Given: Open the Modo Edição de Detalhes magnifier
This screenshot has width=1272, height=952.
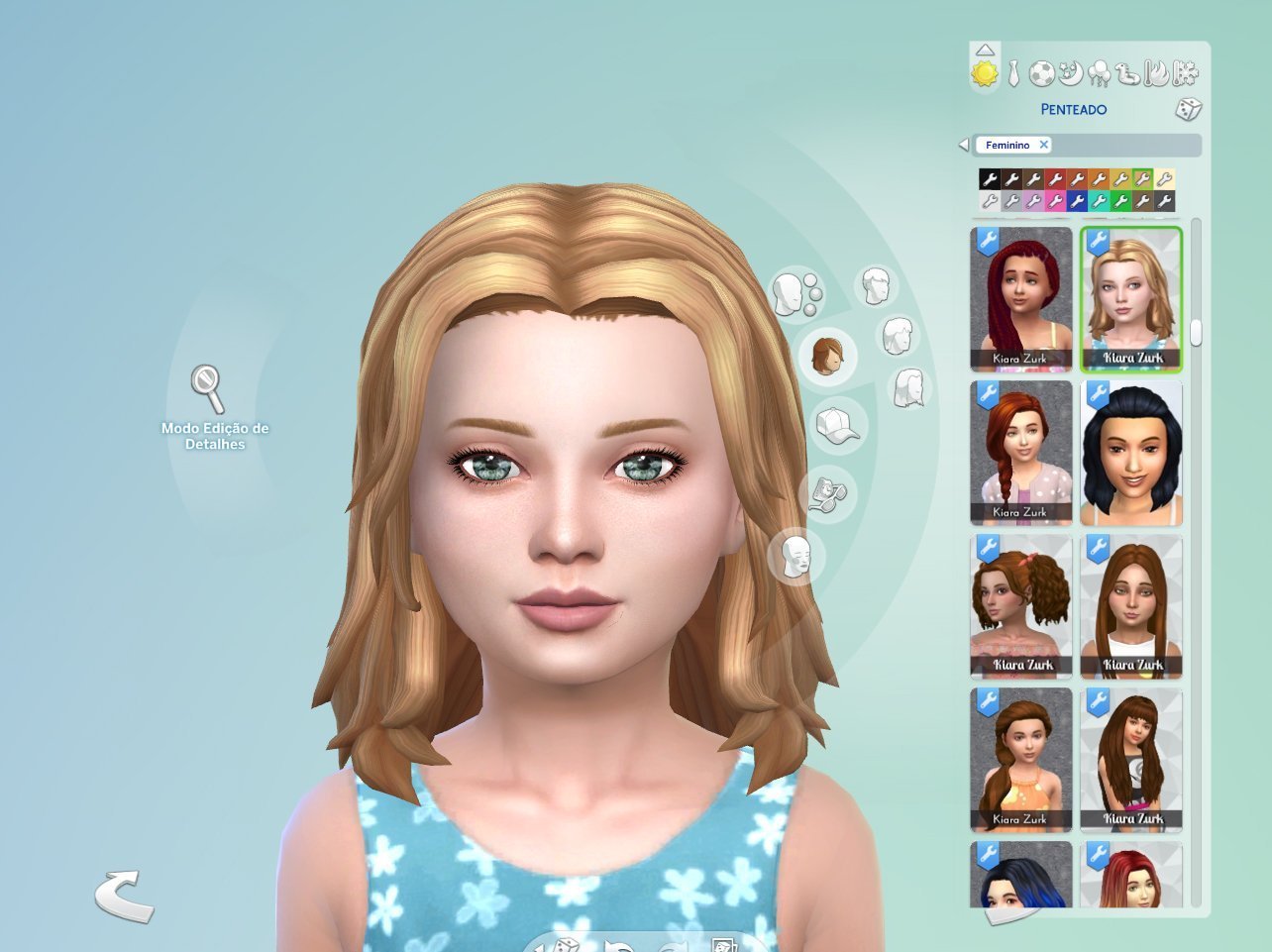Looking at the screenshot, I should pos(208,388).
